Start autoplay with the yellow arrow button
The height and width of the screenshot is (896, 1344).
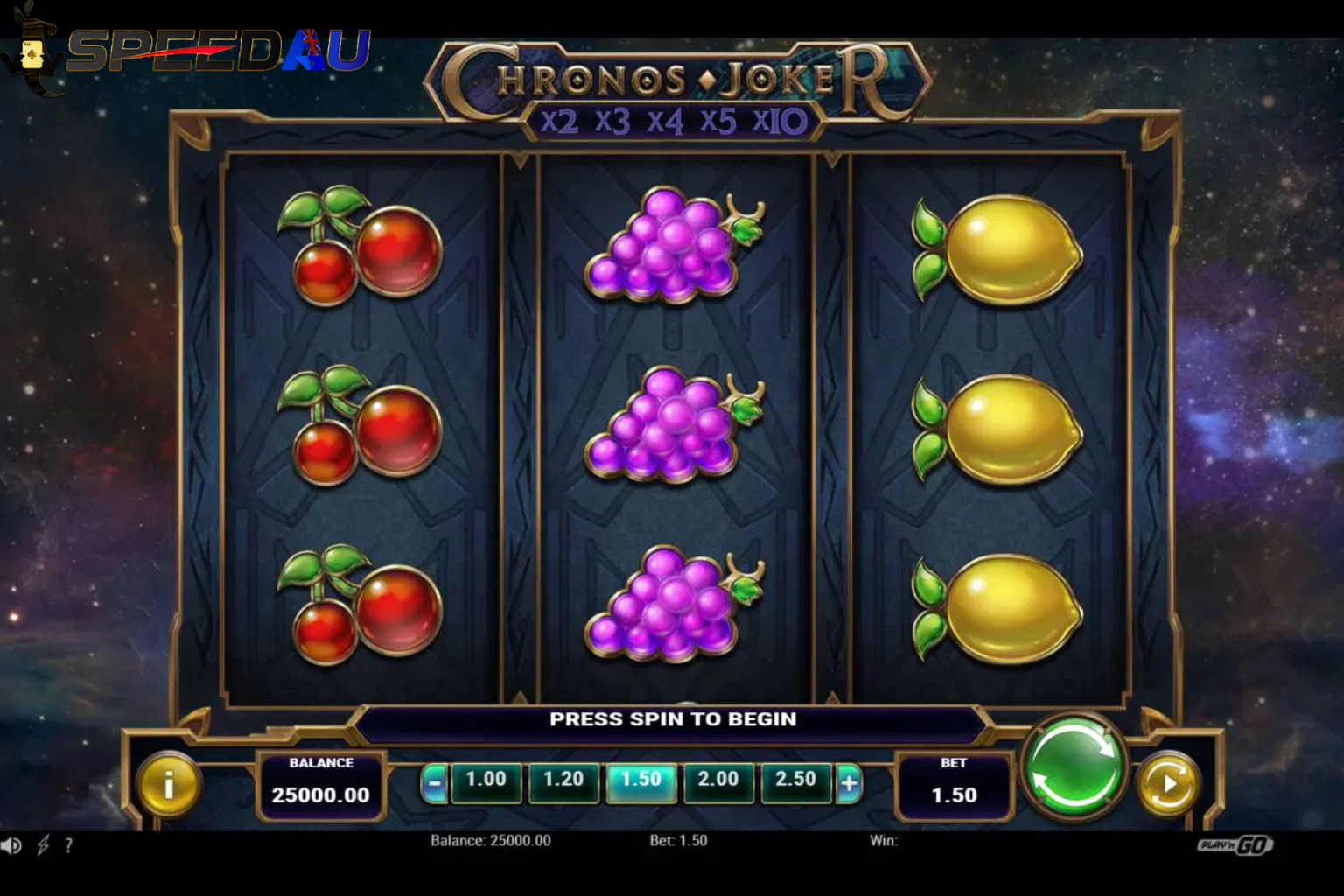1168,783
